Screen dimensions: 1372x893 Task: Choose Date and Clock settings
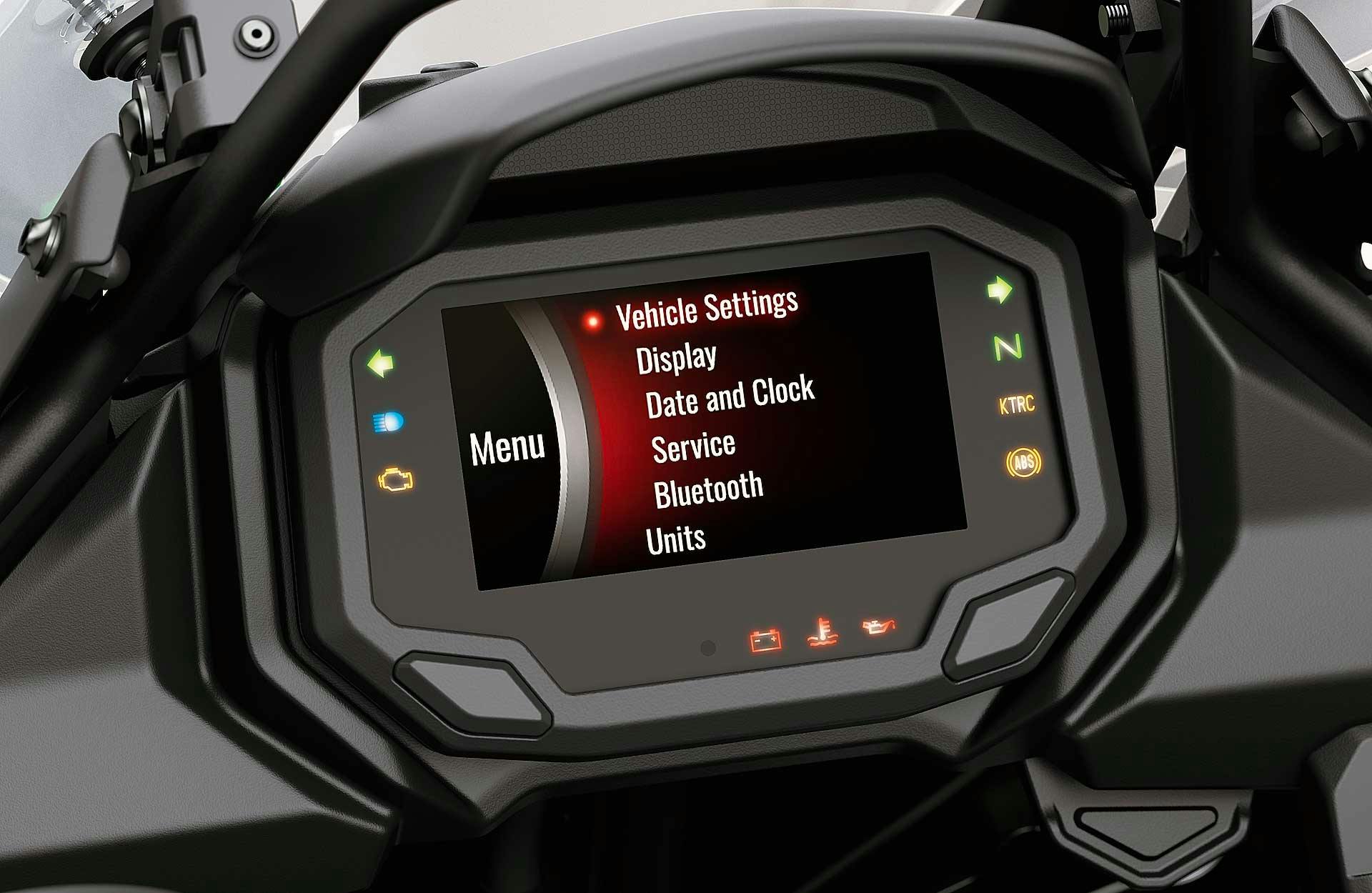[730, 396]
